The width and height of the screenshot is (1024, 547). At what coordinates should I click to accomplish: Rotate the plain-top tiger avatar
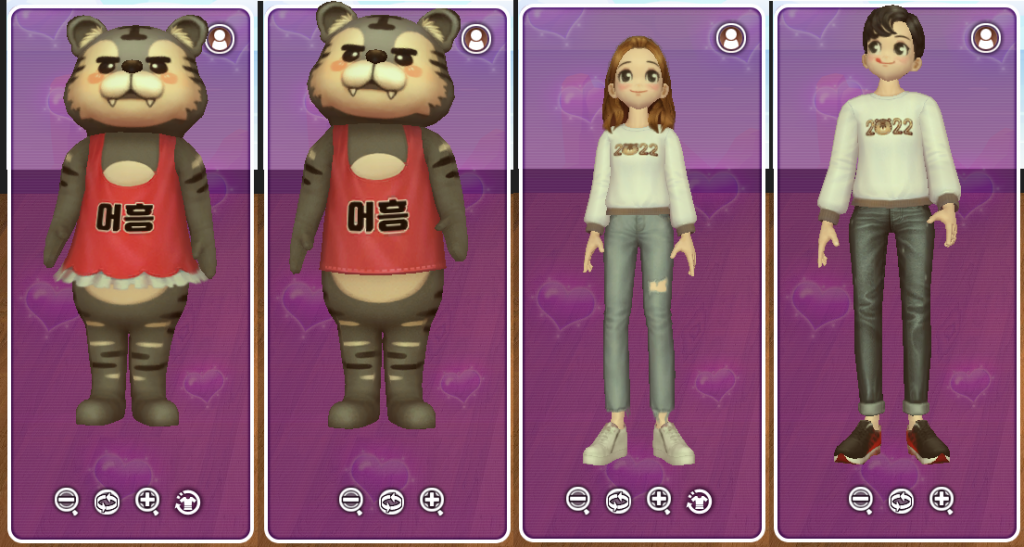point(391,500)
